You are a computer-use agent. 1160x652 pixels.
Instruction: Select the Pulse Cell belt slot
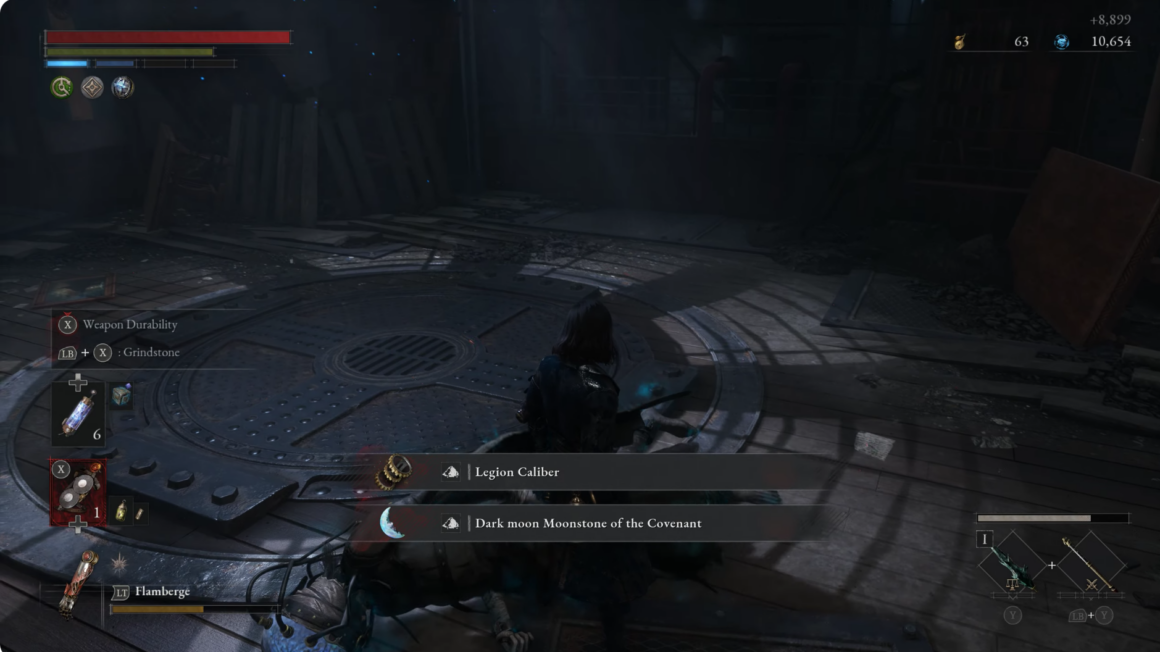tap(78, 413)
